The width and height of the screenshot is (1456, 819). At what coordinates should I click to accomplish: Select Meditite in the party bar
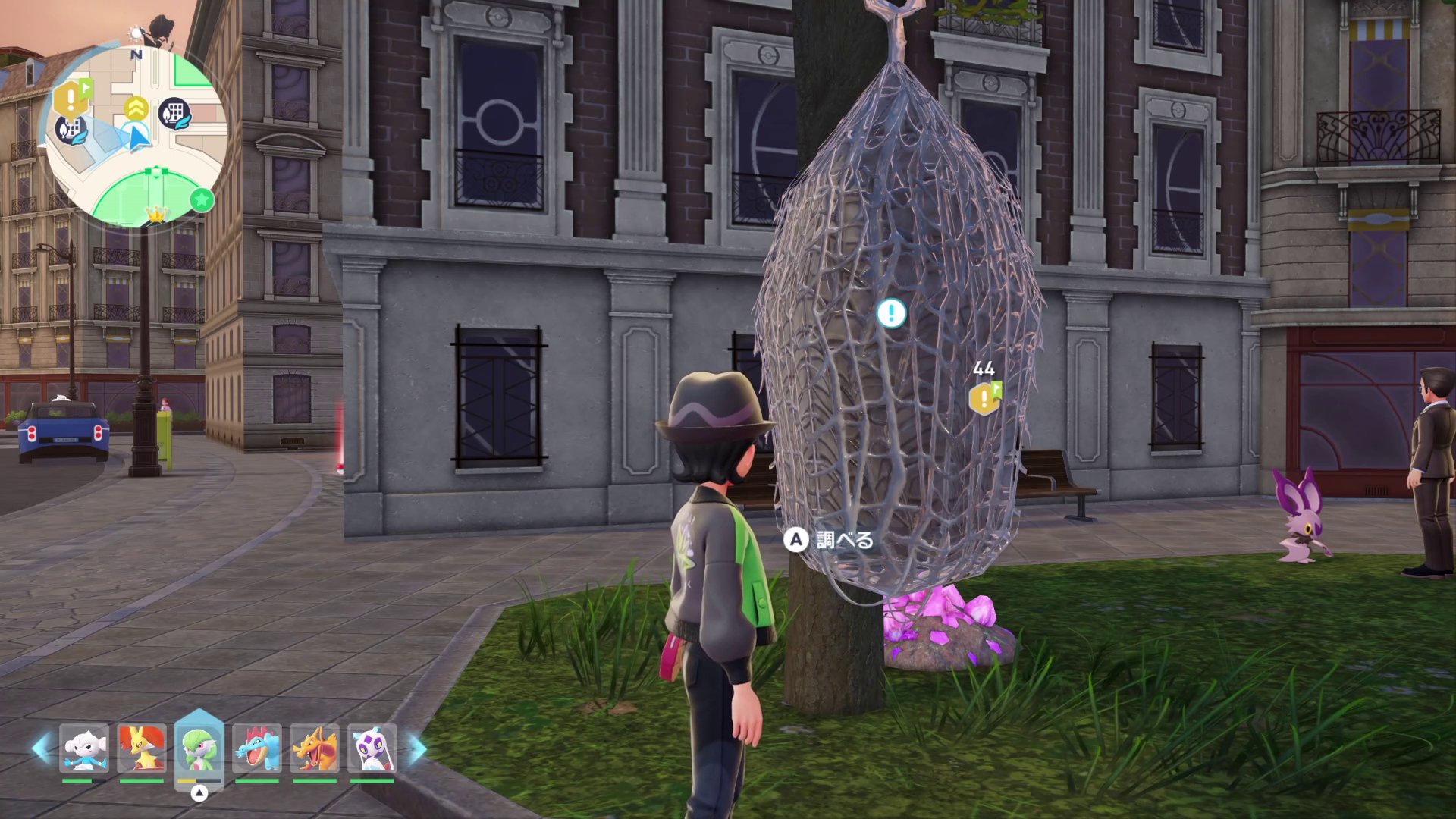click(84, 749)
